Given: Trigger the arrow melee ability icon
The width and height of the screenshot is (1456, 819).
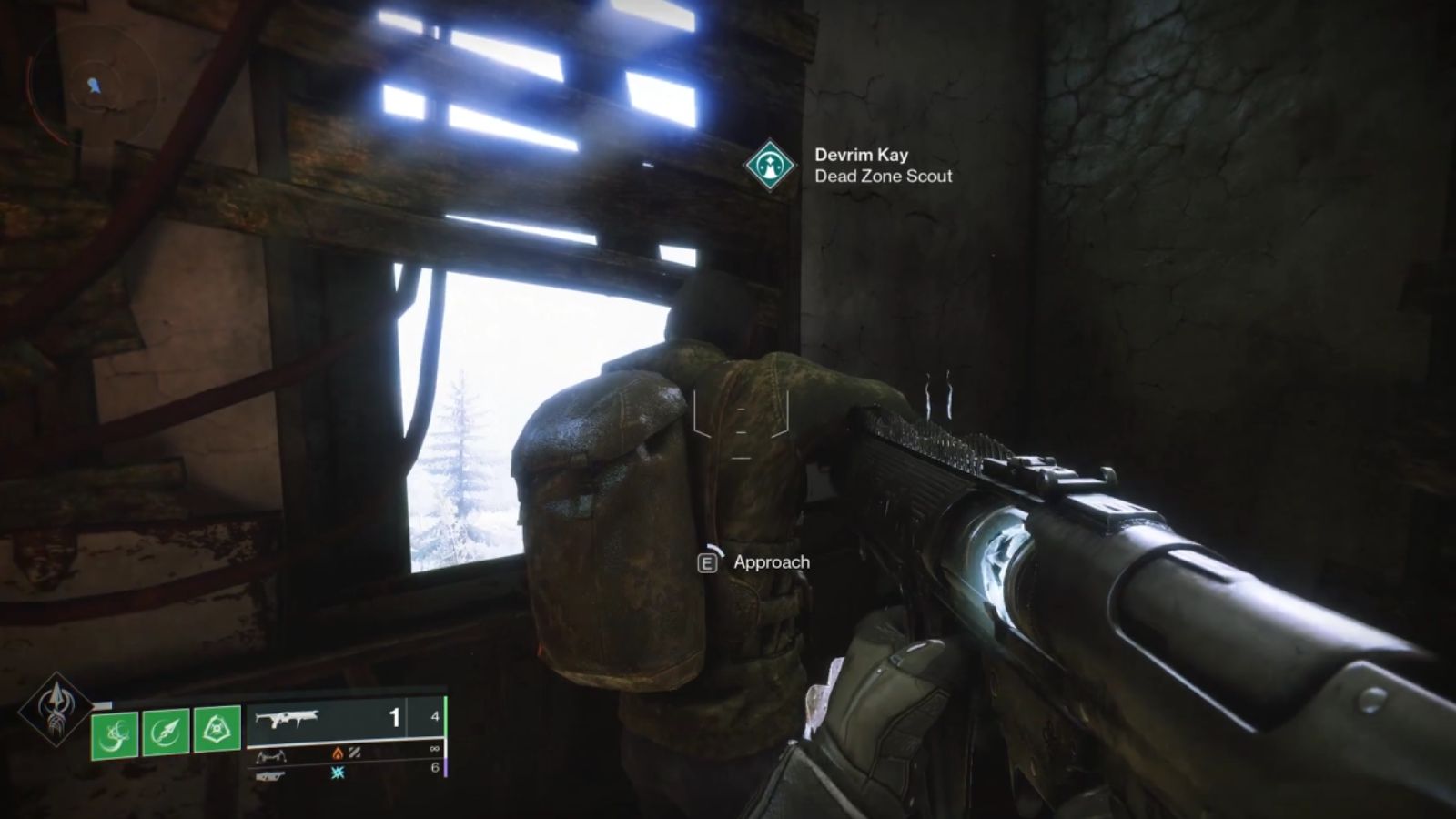Looking at the screenshot, I should 166,731.
